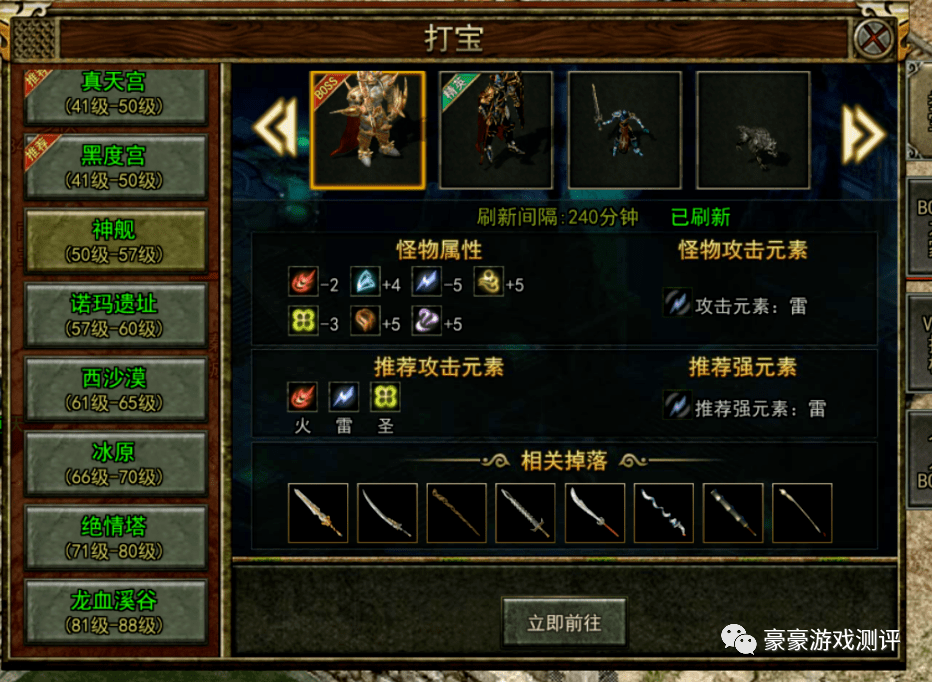Select the 真天宫 (41级-50级) area

point(113,93)
